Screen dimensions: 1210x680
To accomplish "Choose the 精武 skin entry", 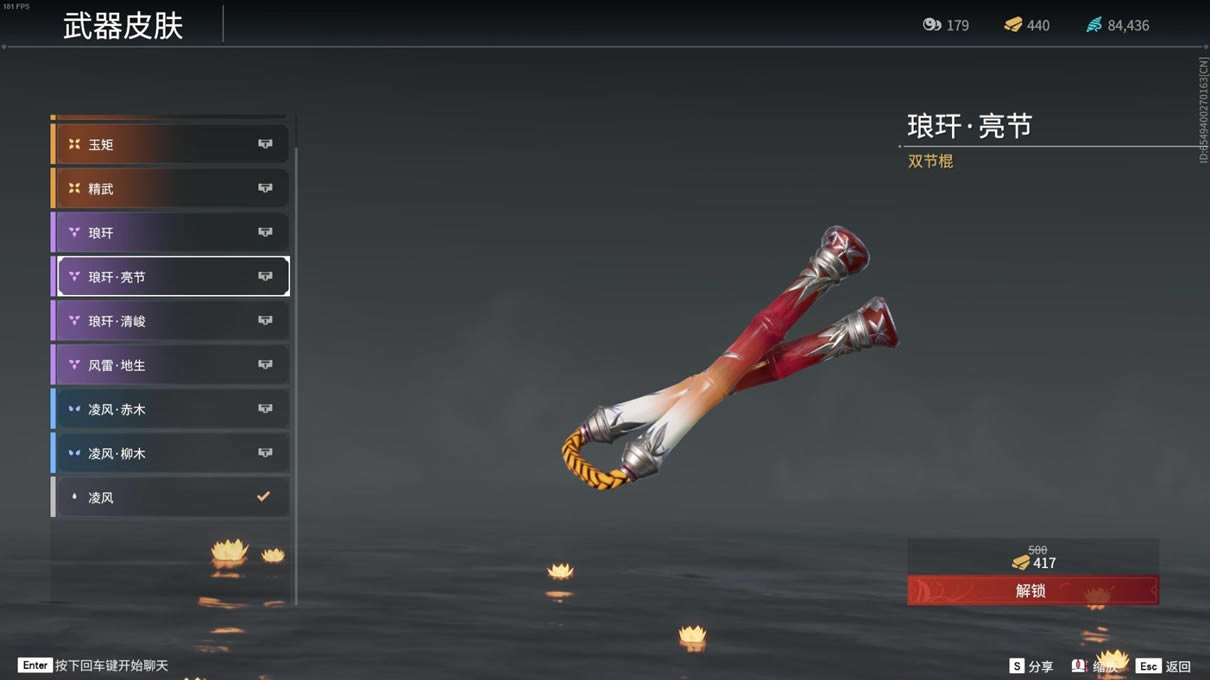I will tap(171, 188).
